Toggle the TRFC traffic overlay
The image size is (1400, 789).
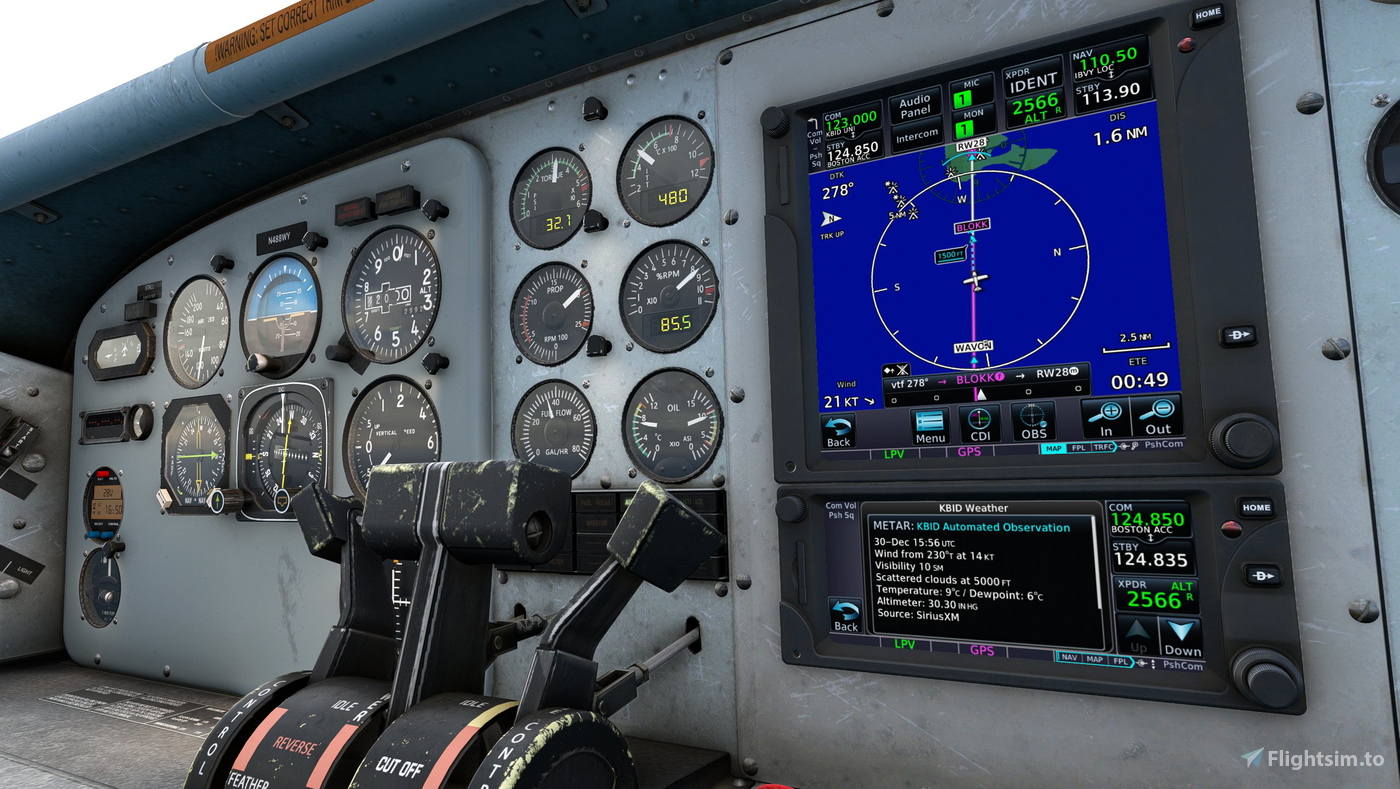point(1103,445)
